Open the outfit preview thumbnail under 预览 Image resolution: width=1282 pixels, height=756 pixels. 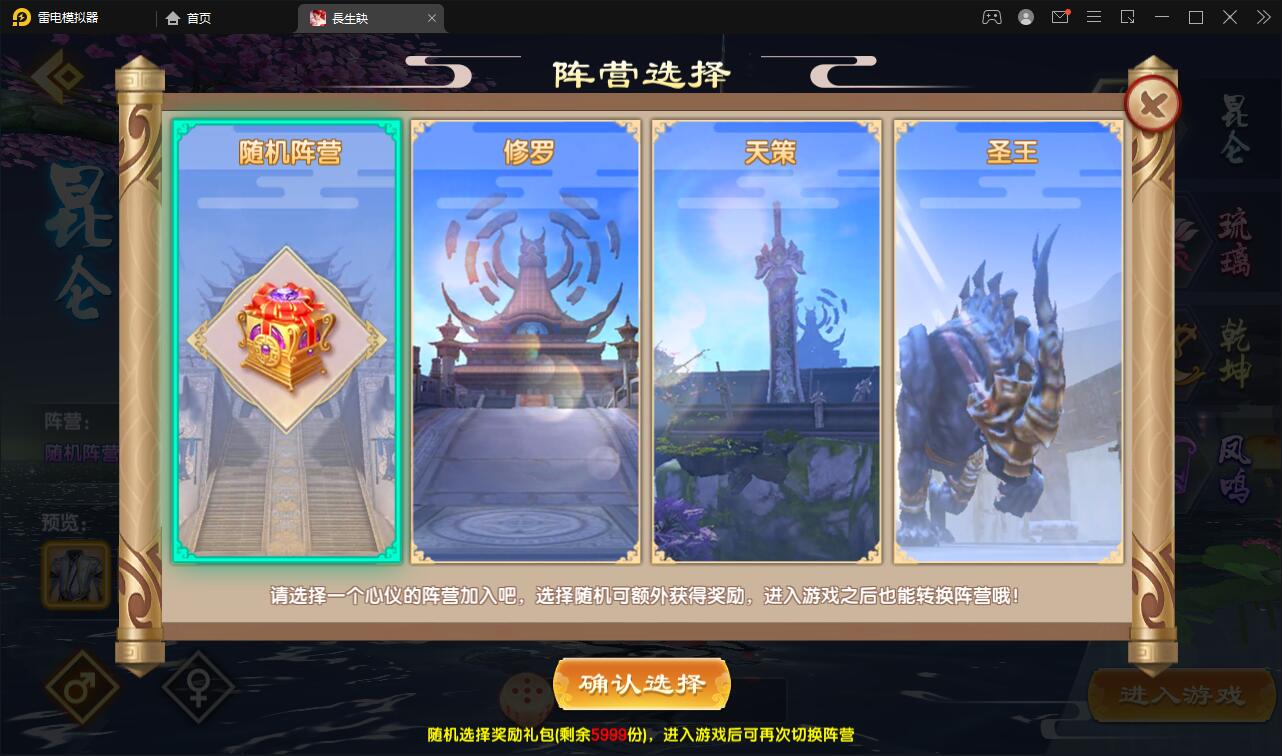(x=75, y=576)
